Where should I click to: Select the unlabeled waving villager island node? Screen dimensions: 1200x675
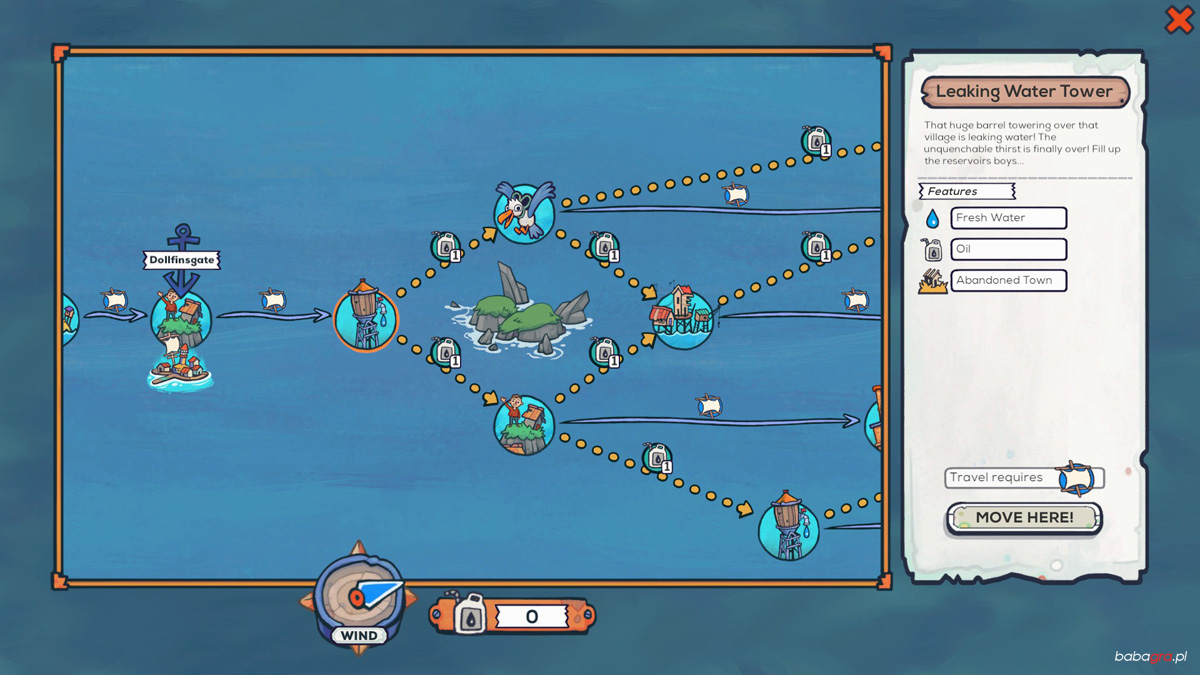524,424
